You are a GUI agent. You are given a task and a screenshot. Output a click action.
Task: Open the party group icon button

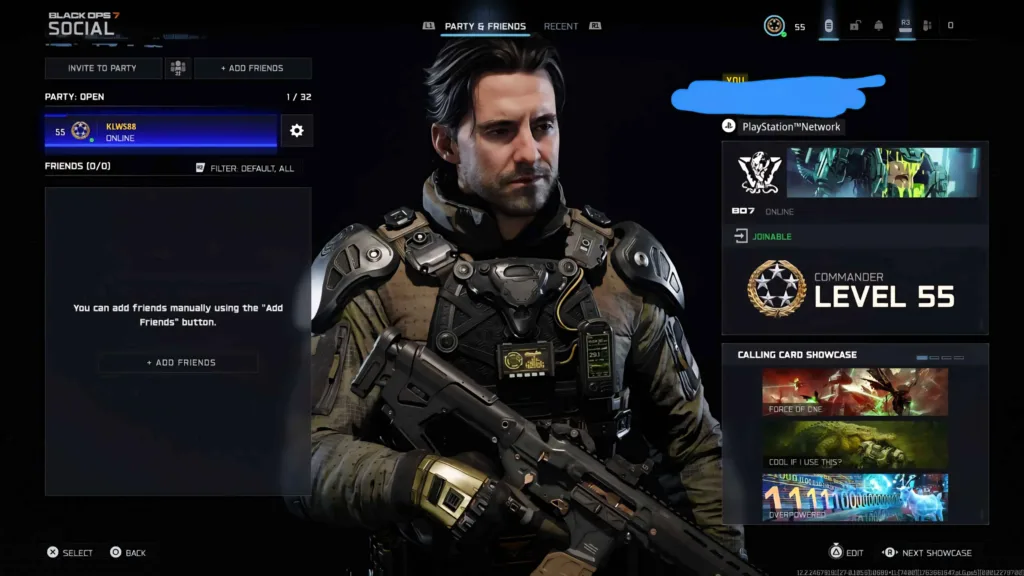tap(178, 68)
